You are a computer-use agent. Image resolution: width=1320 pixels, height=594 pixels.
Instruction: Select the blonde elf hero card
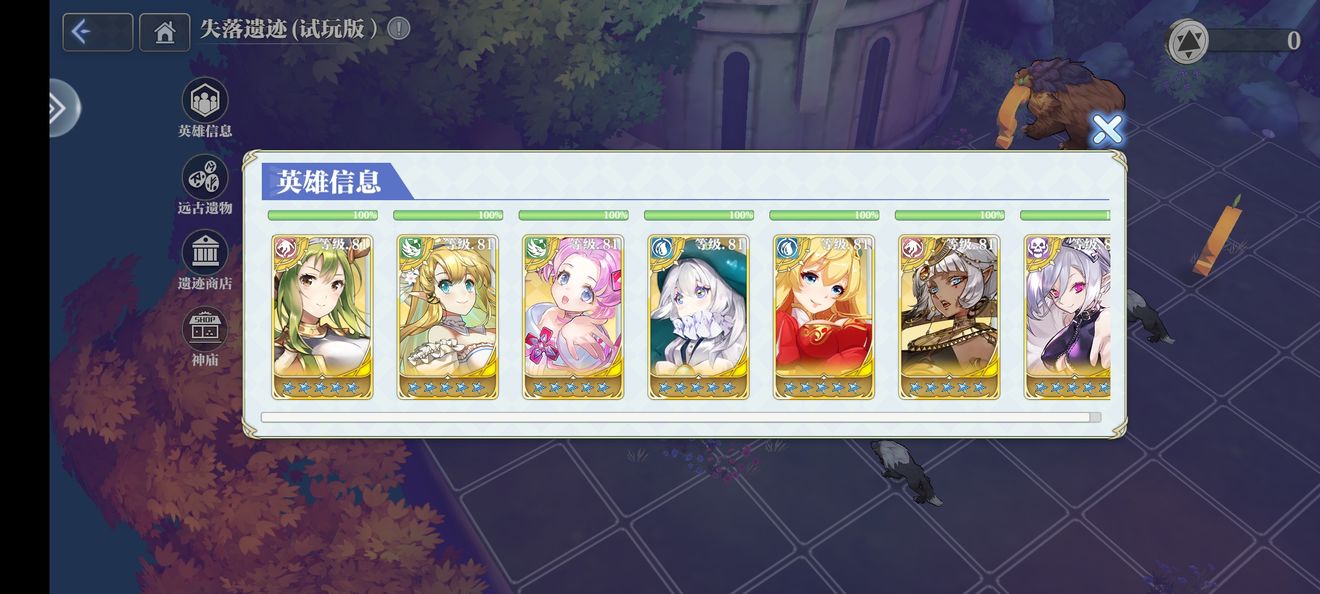tap(447, 317)
